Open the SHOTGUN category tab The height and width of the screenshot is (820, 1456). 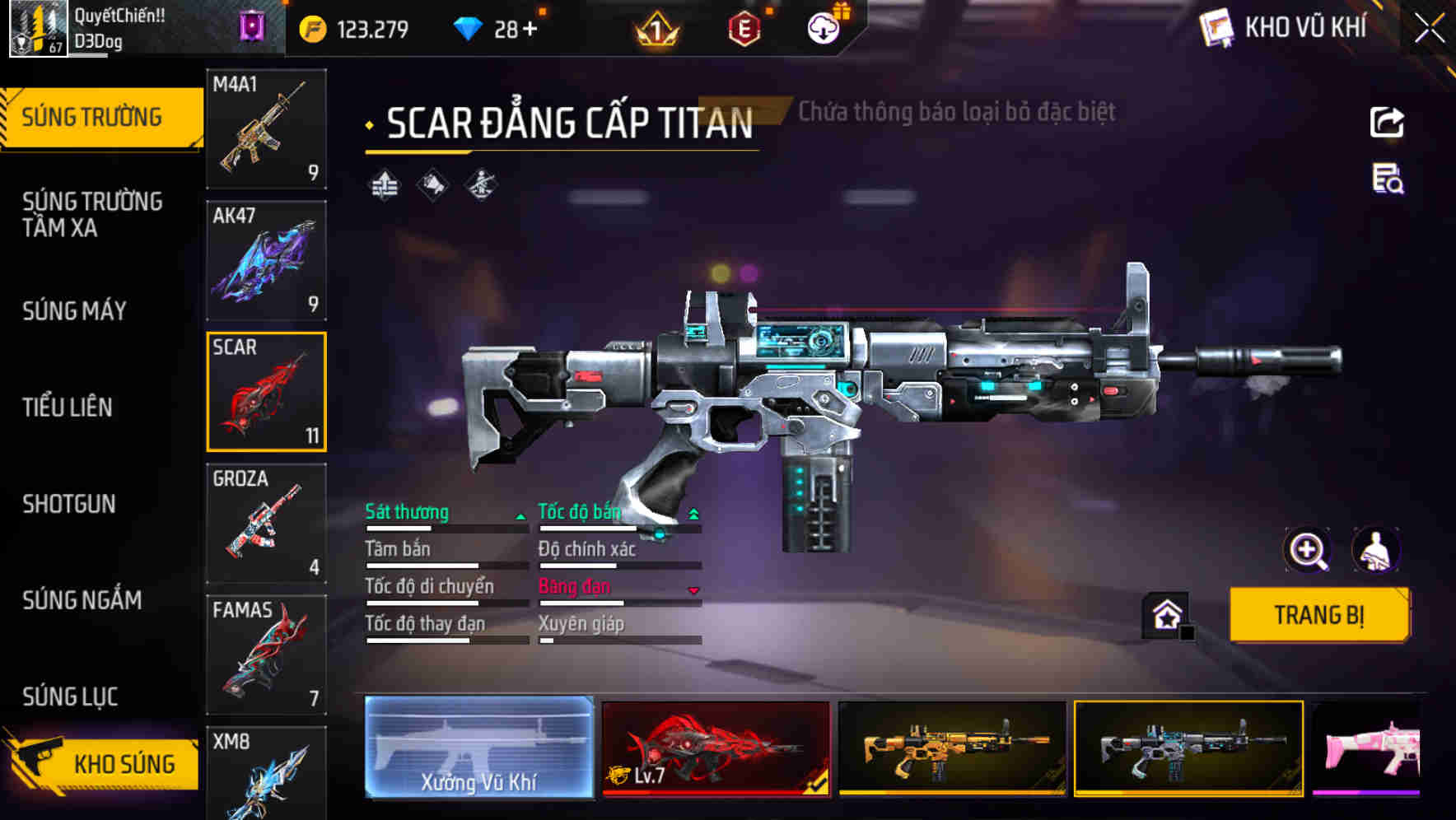(71, 504)
